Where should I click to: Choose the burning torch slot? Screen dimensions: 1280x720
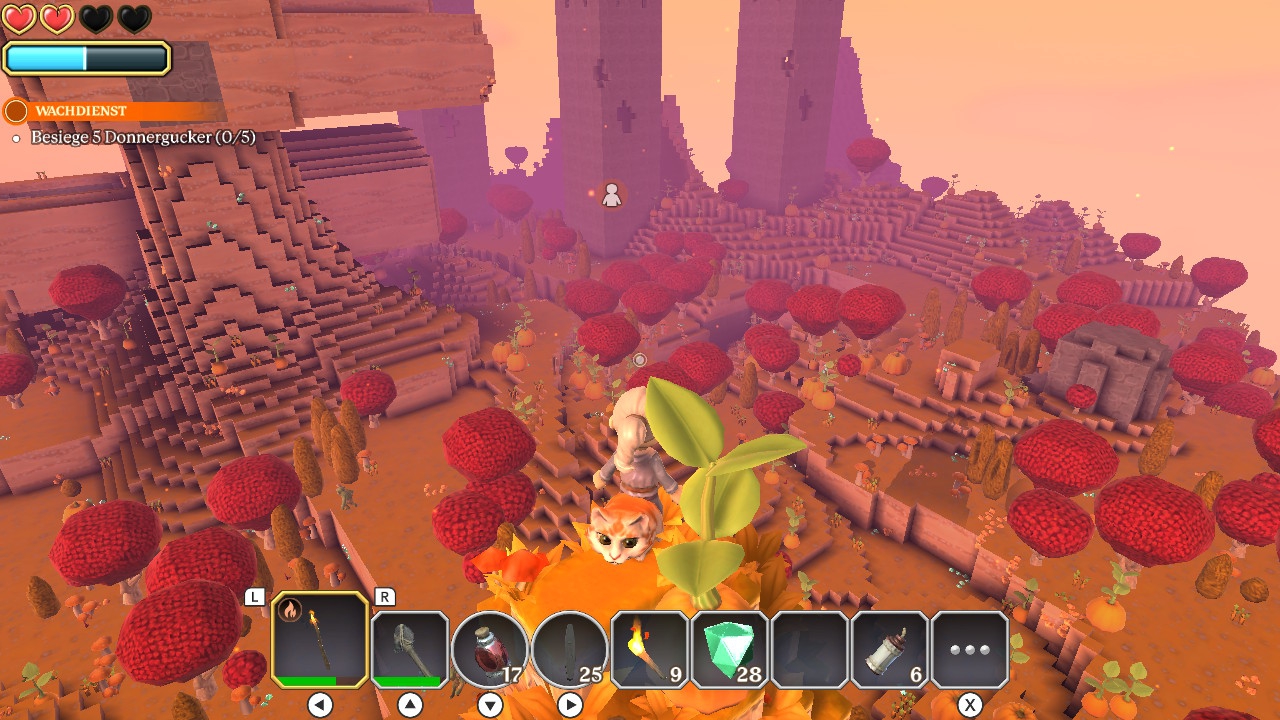(650, 650)
